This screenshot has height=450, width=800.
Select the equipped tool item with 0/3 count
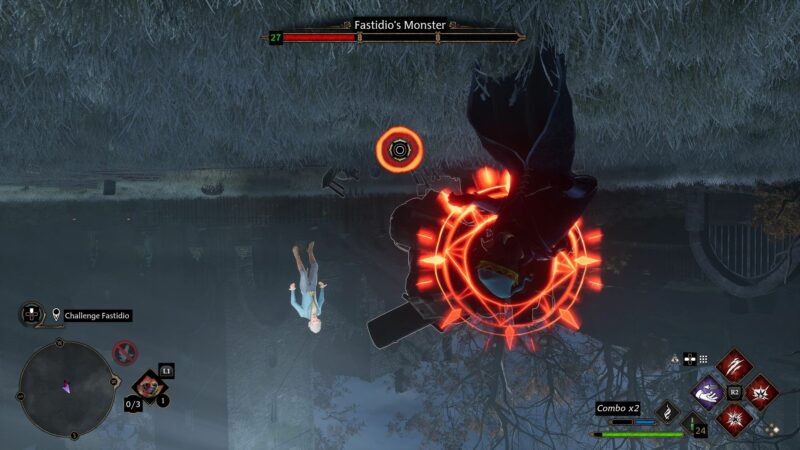(149, 385)
